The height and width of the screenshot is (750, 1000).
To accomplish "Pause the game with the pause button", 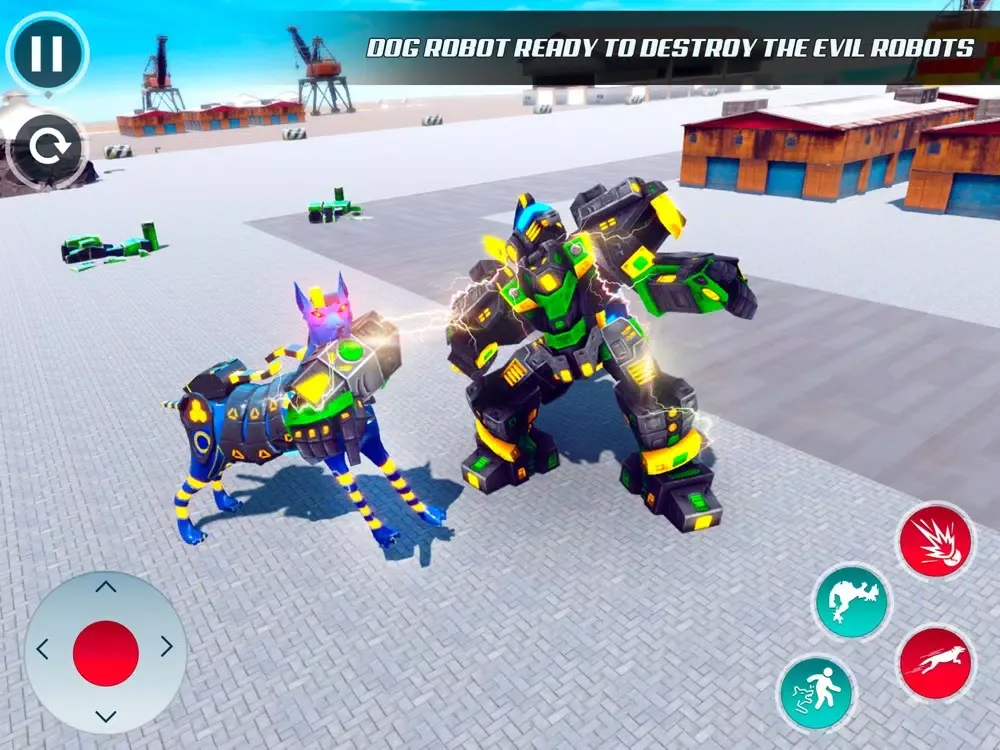I will (47, 52).
